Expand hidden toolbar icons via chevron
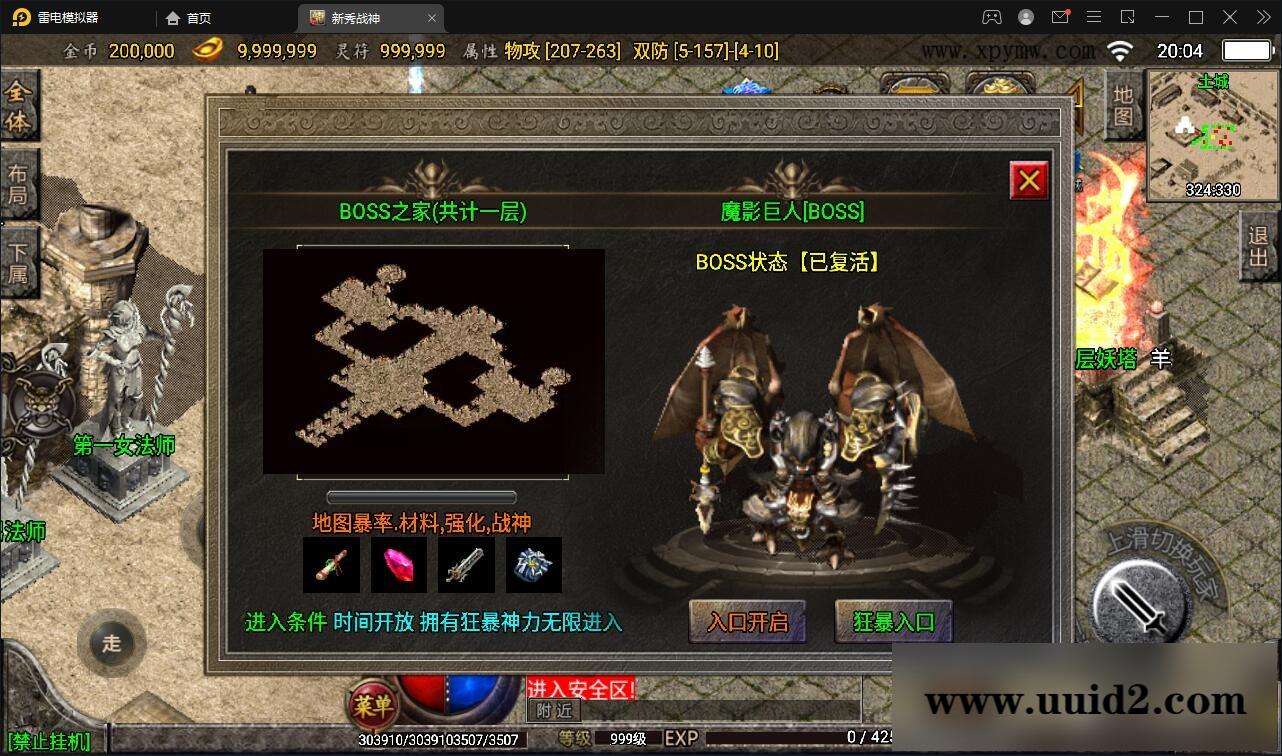The image size is (1282, 756). [1262, 17]
